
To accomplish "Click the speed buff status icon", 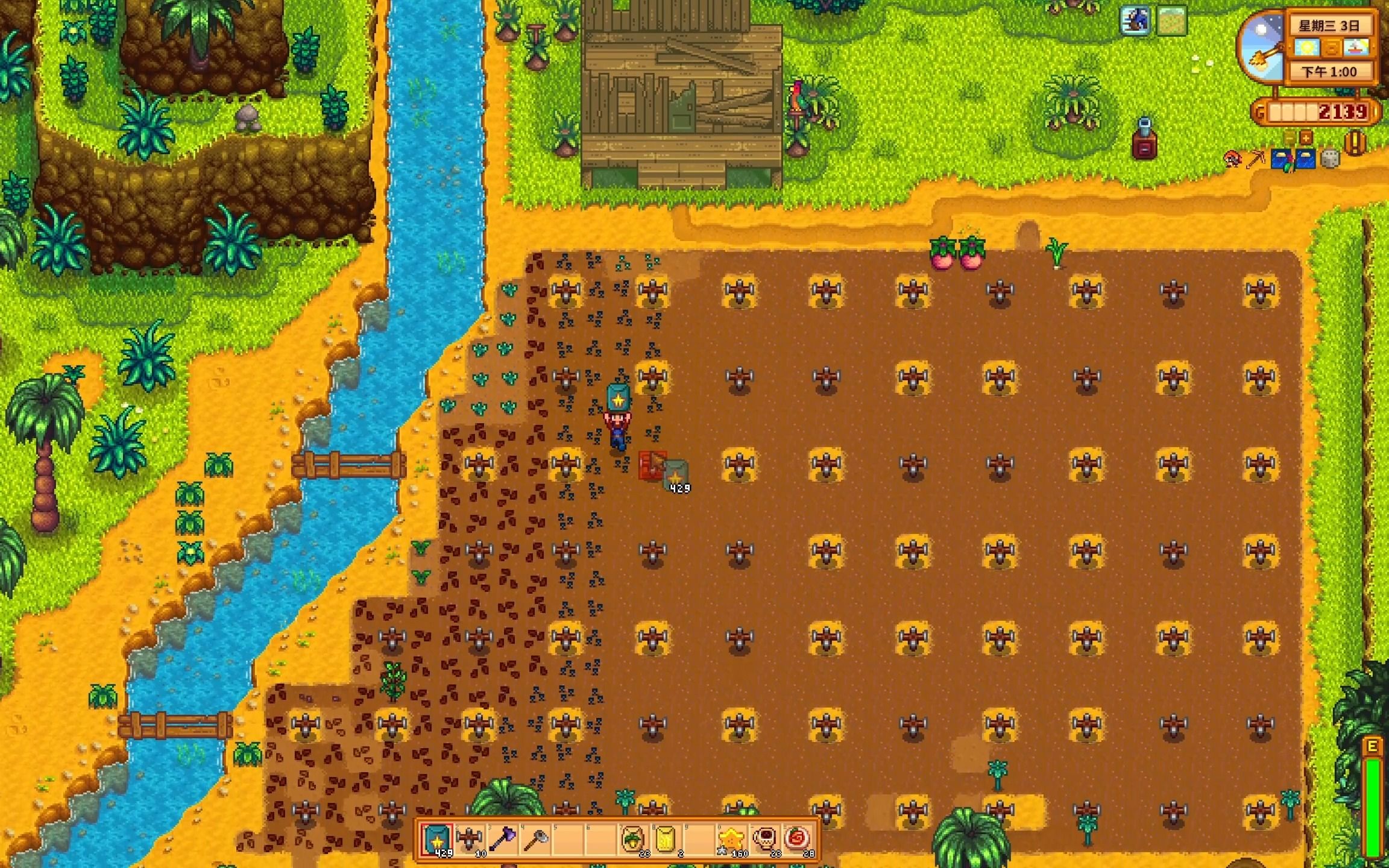I will [1135, 21].
